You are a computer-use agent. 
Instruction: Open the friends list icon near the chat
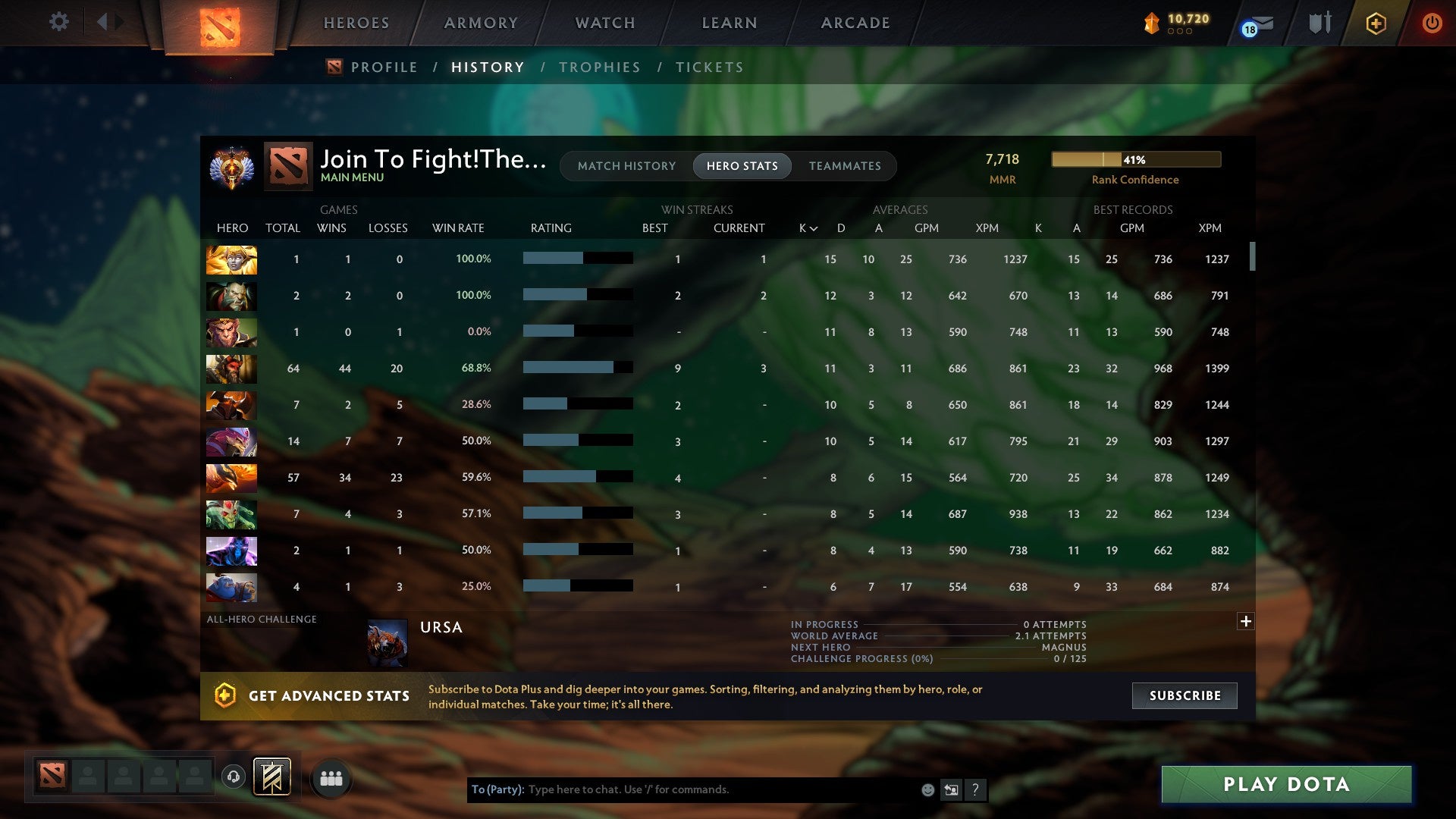pos(331,777)
